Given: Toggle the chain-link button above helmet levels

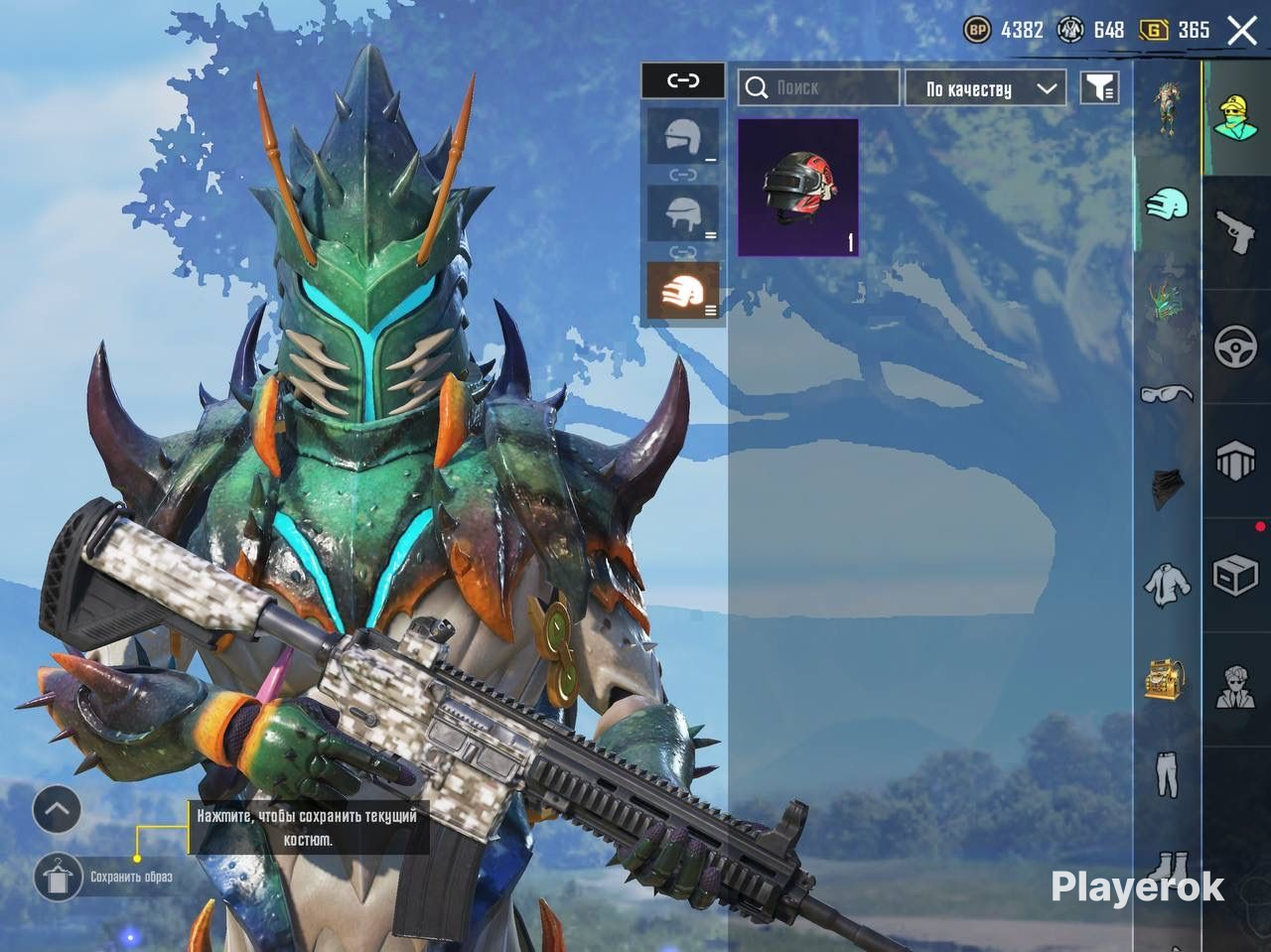Looking at the screenshot, I should [x=683, y=80].
